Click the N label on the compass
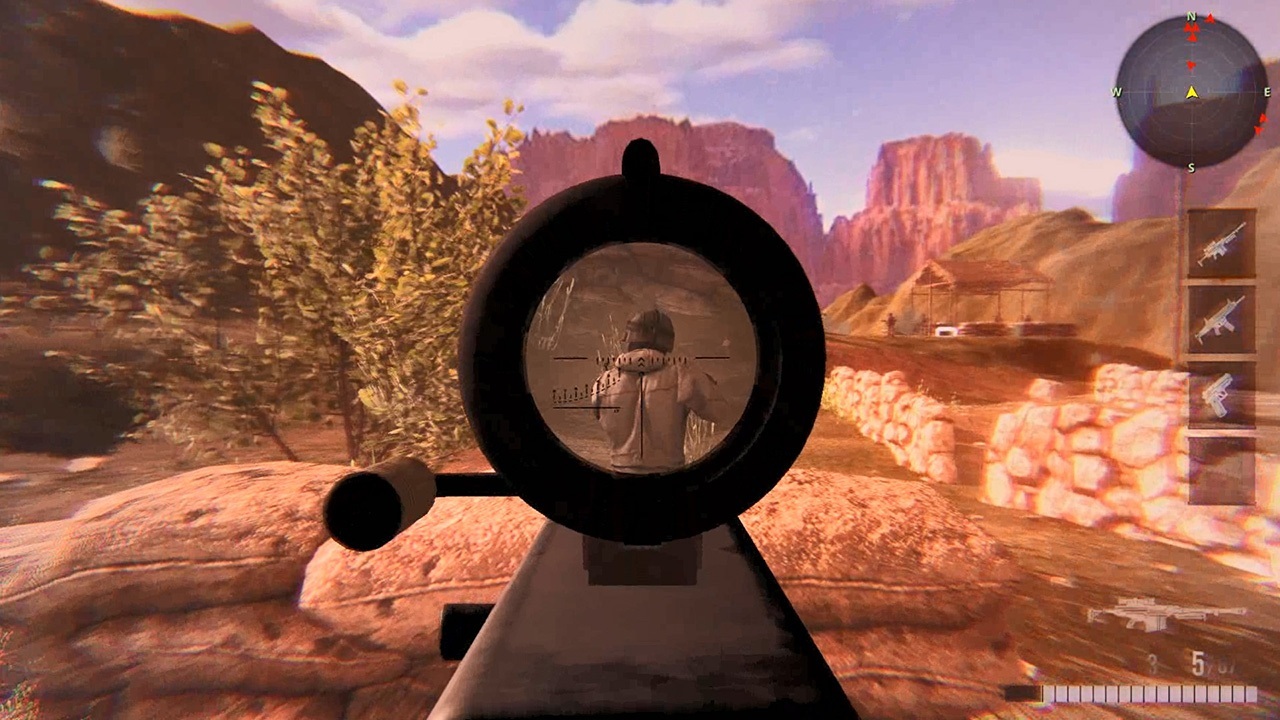This screenshot has width=1280, height=720. pyautogui.click(x=1192, y=16)
